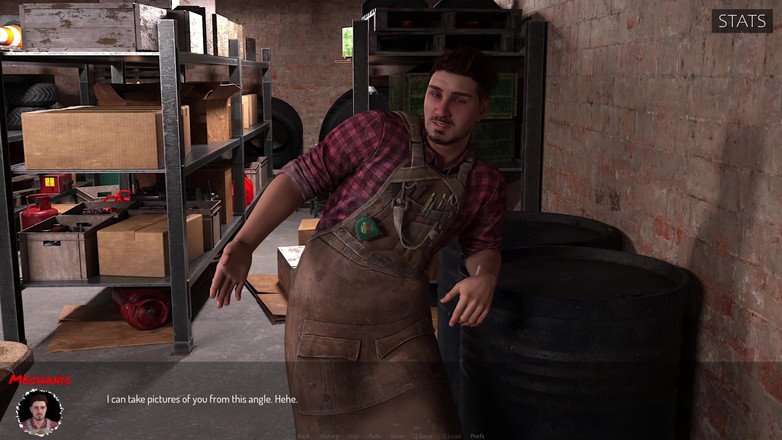This screenshot has height=440, width=782.
Task: Quick load with Q.Load
Action: click(x=452, y=436)
